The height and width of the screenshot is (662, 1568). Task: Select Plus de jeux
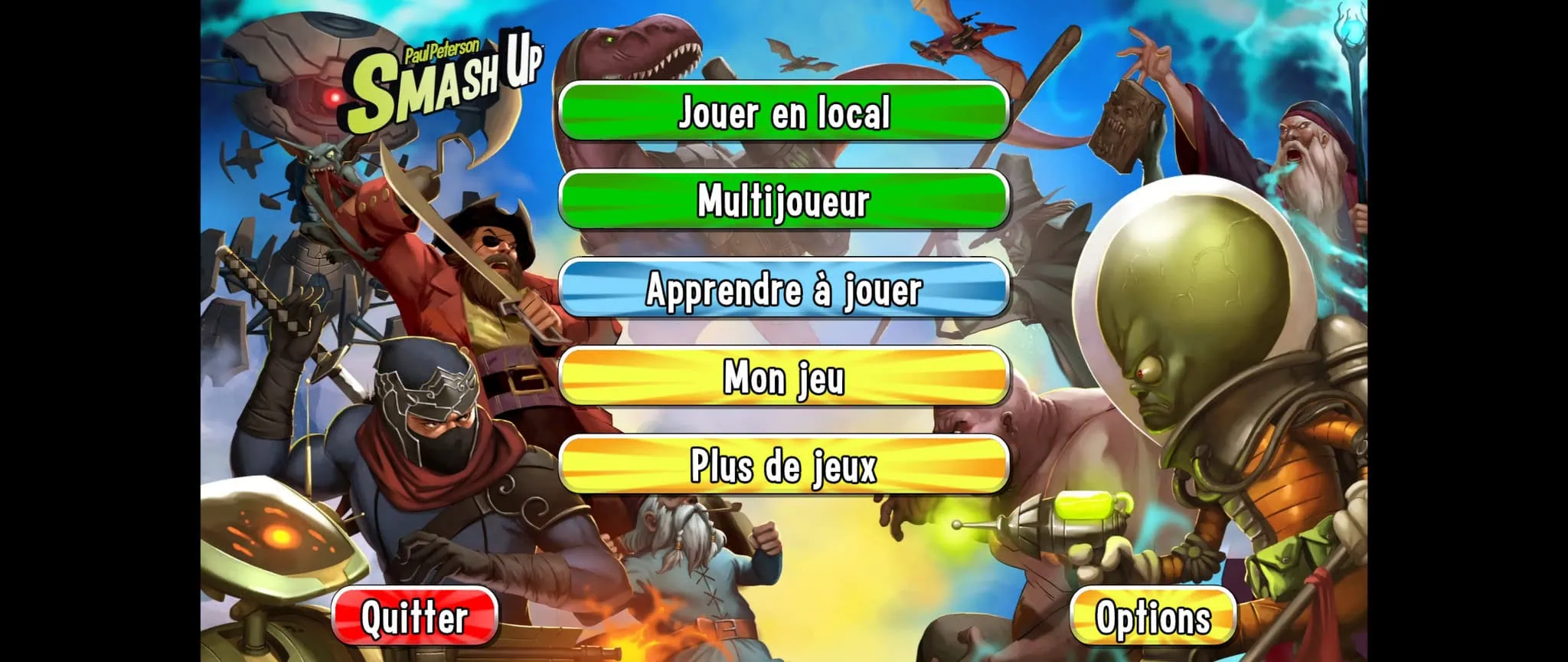[783, 465]
